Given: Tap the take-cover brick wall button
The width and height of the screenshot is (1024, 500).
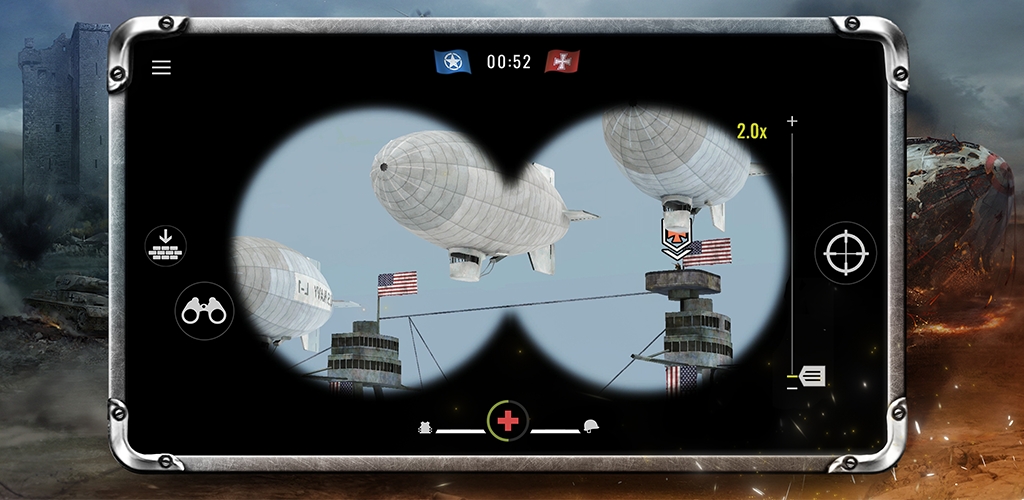Looking at the screenshot, I should coord(165,246).
